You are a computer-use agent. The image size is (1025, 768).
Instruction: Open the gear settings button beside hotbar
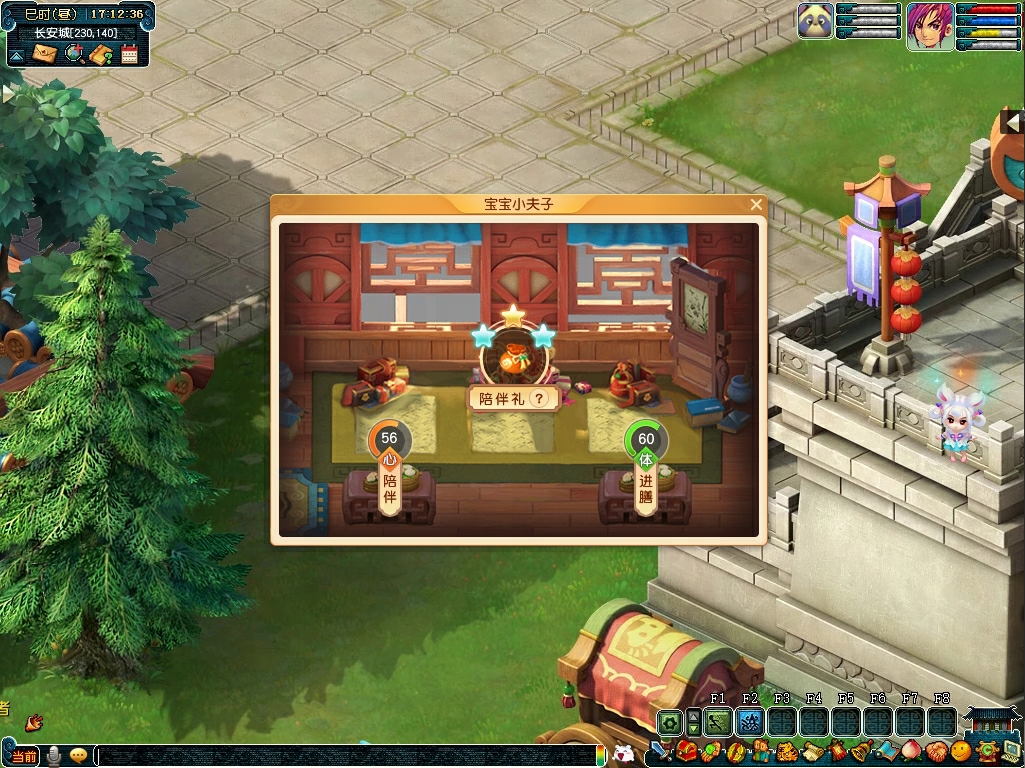coord(669,721)
